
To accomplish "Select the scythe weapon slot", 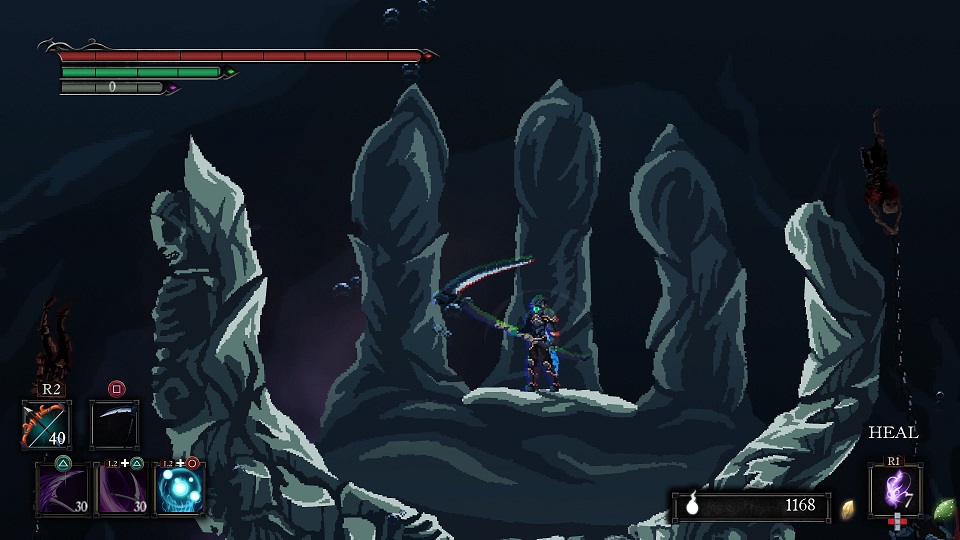I will tap(114, 424).
